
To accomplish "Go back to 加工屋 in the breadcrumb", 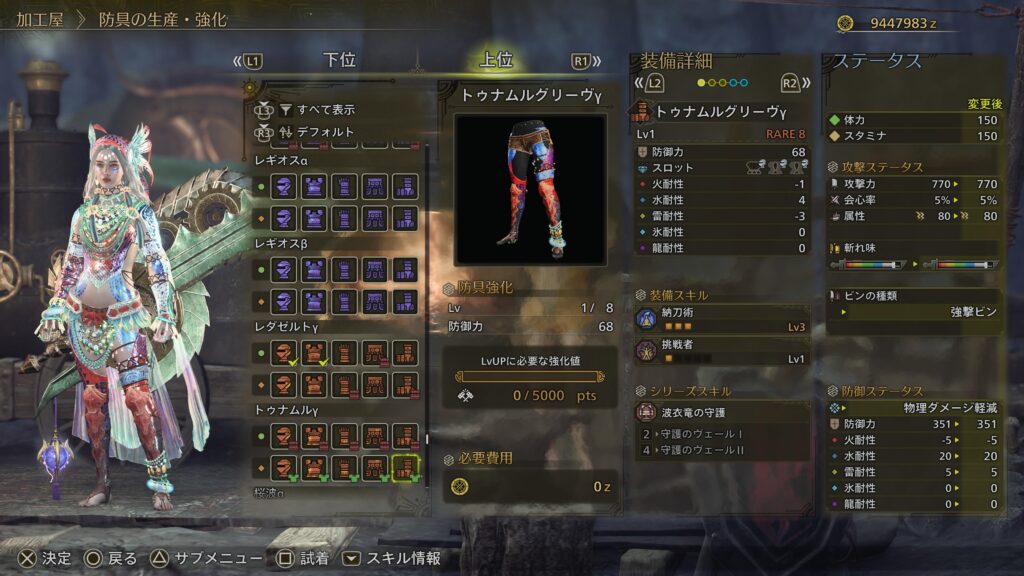I will [x=40, y=20].
